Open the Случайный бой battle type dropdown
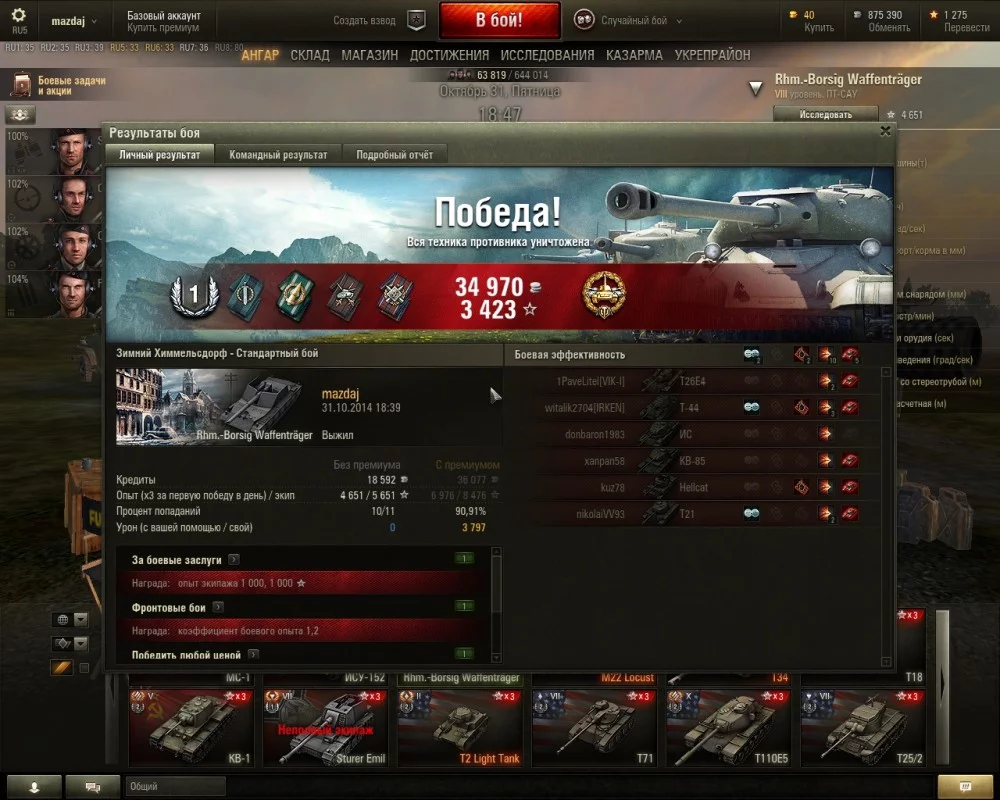The image size is (1000, 800). pos(630,20)
